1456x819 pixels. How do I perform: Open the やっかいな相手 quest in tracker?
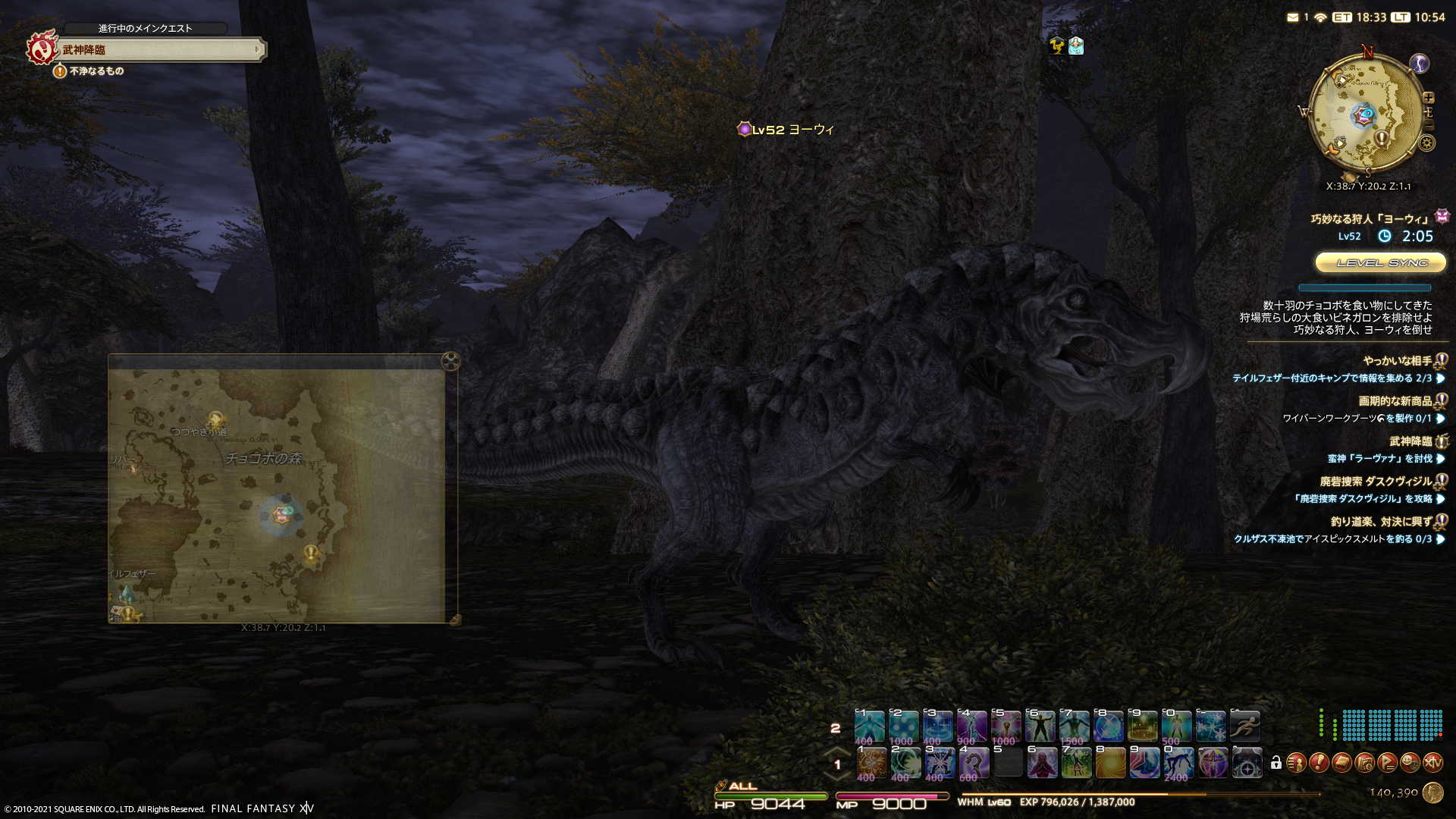point(1397,361)
